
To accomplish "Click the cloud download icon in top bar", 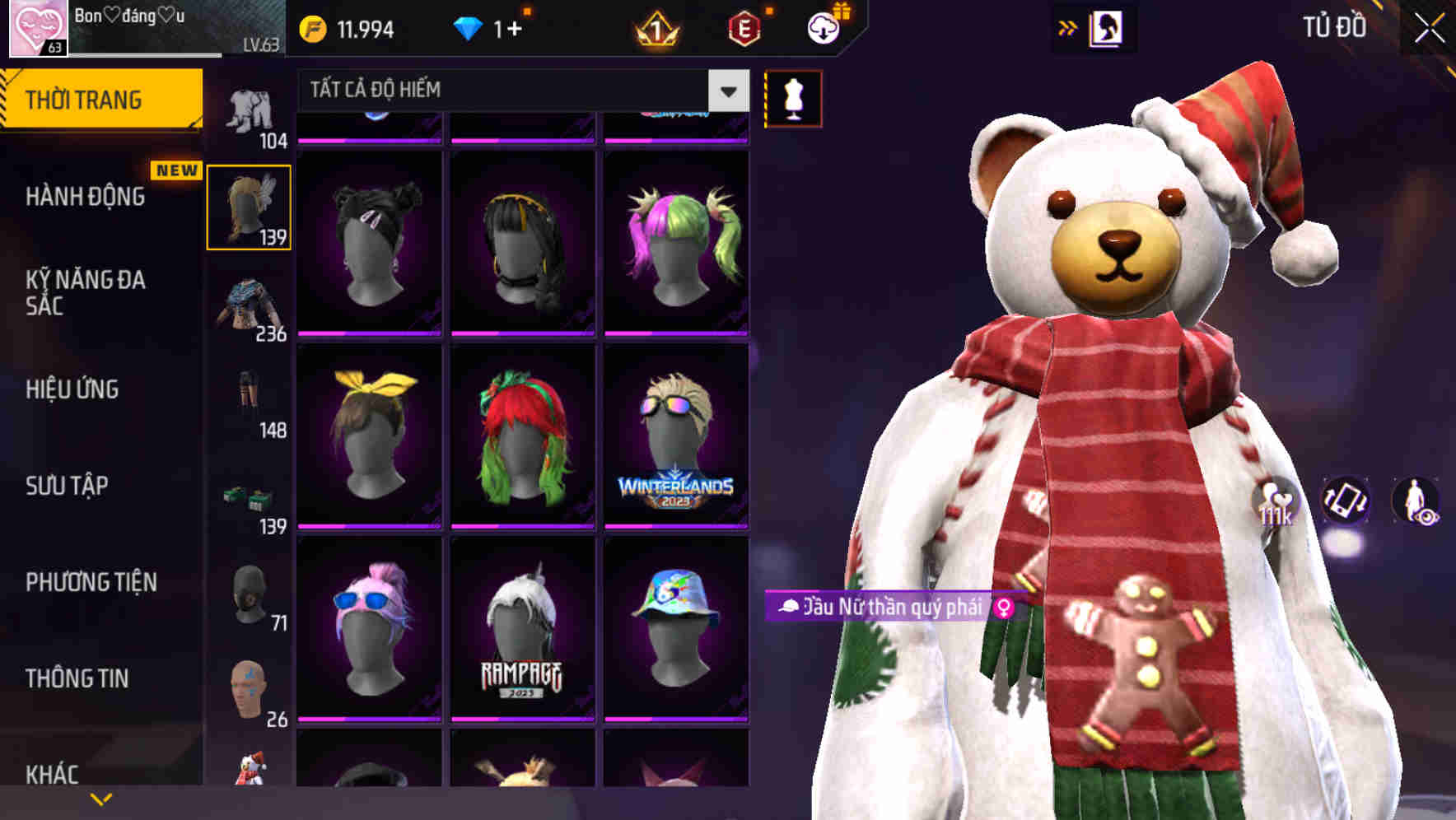I will pyautogui.click(x=823, y=27).
